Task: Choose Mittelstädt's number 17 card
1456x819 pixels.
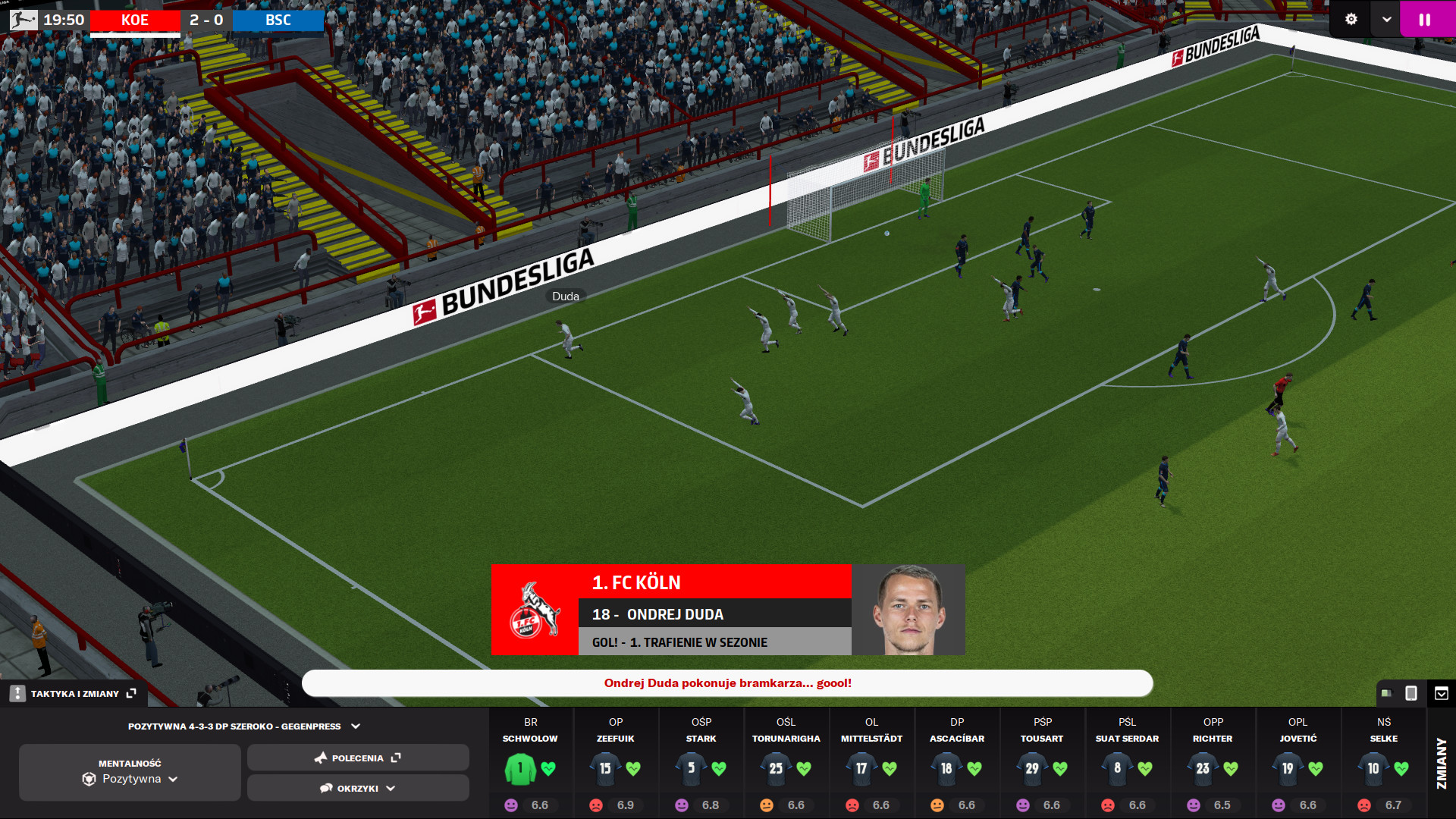Action: (x=861, y=768)
